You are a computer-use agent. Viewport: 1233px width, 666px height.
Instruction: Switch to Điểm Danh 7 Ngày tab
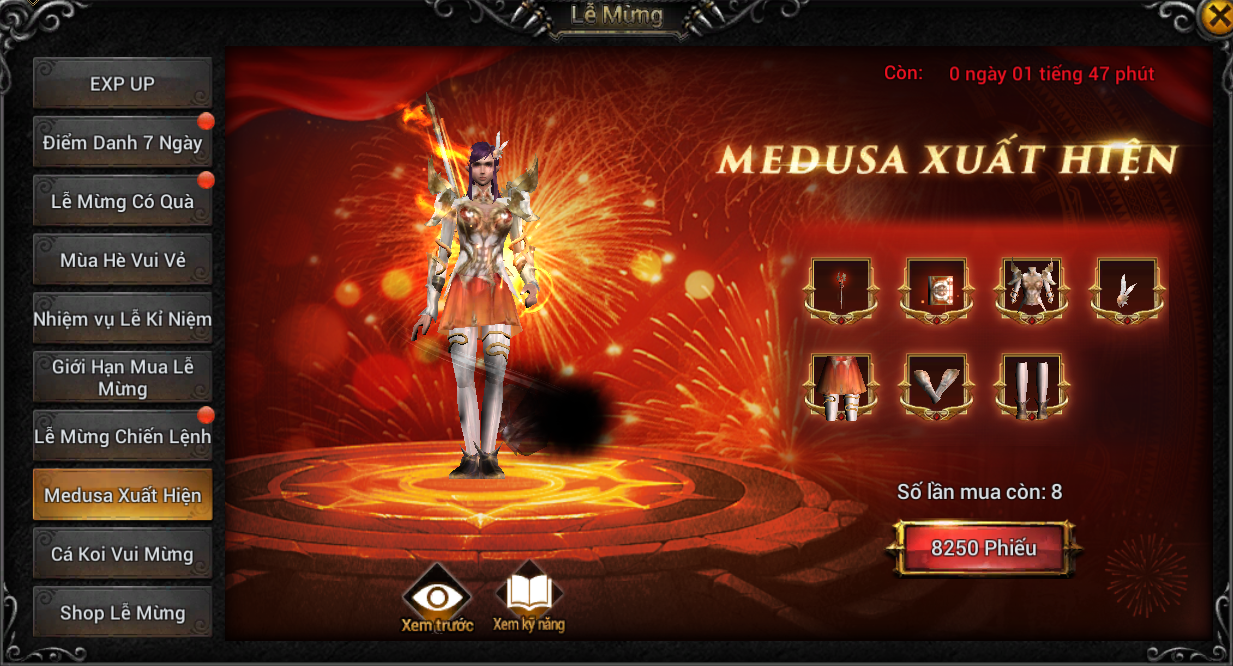pyautogui.click(x=122, y=143)
